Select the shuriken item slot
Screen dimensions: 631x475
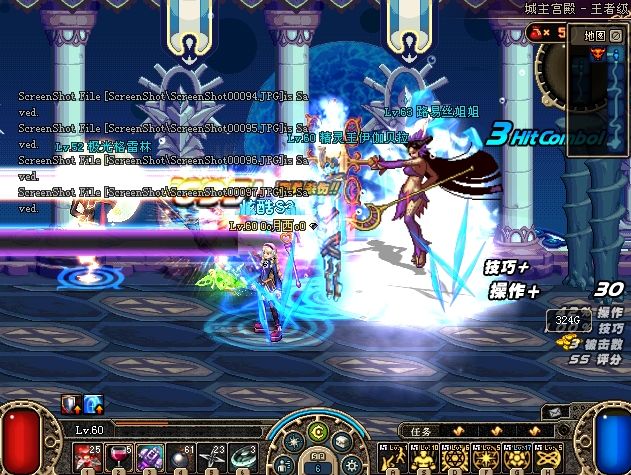(x=213, y=456)
